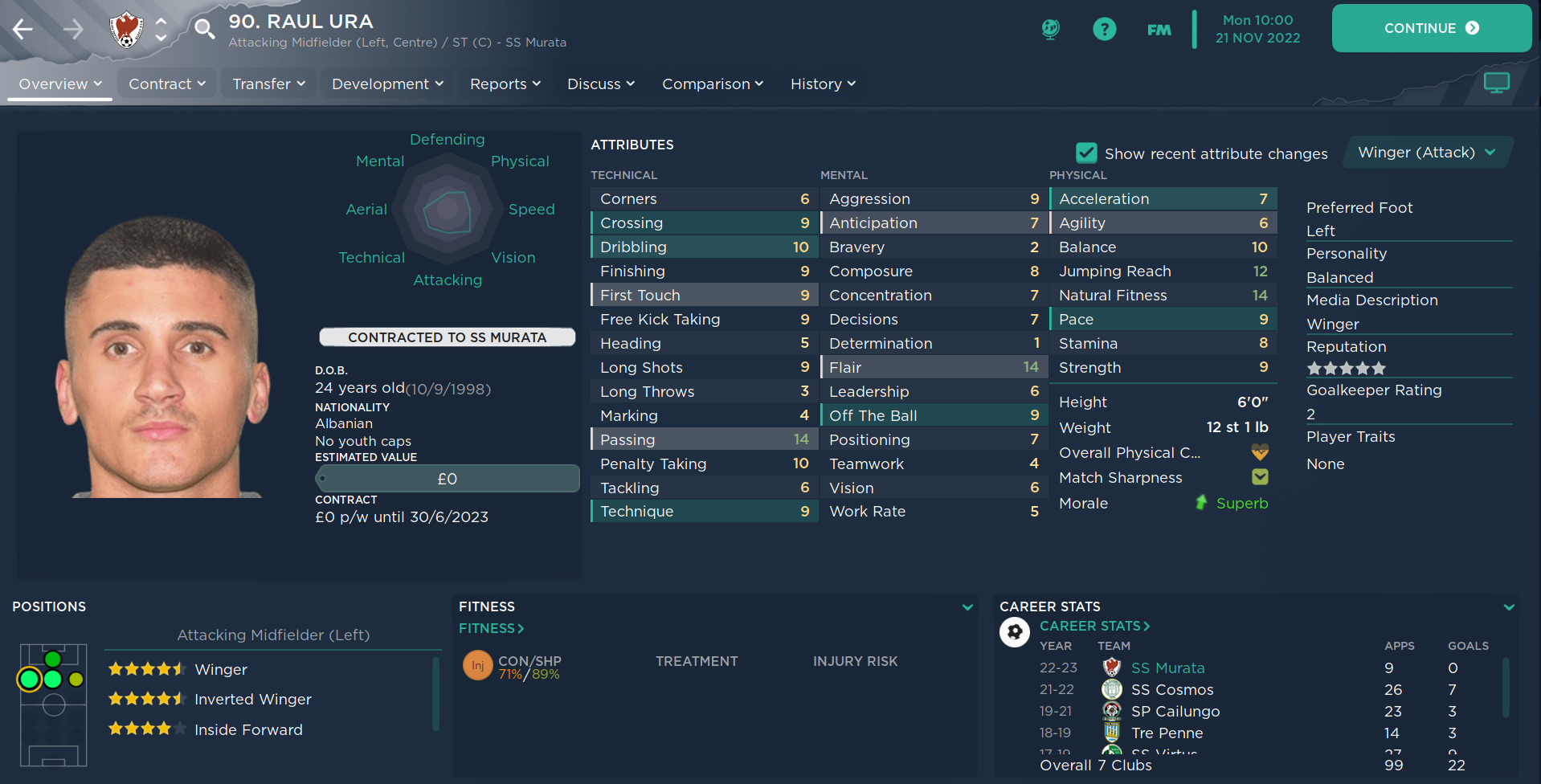Collapse the Fitness panel chevron

click(x=967, y=607)
